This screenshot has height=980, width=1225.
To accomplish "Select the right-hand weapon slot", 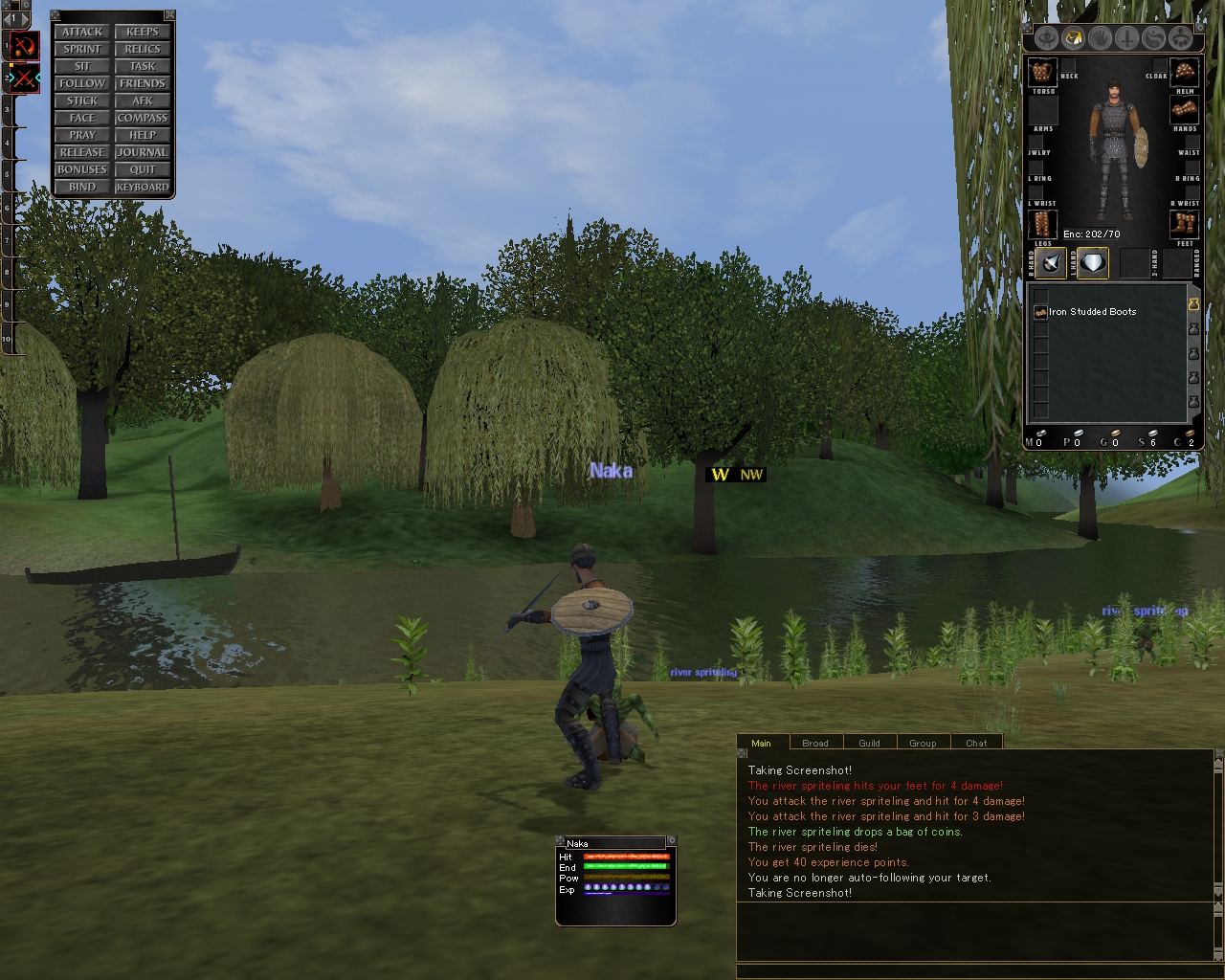I will pos(1051,263).
